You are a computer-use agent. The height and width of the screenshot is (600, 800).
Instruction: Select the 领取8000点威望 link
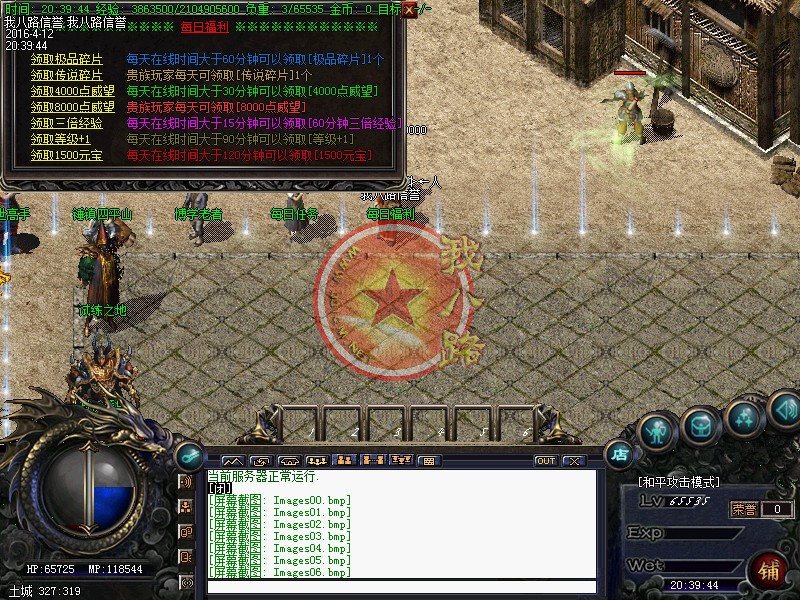coord(72,107)
